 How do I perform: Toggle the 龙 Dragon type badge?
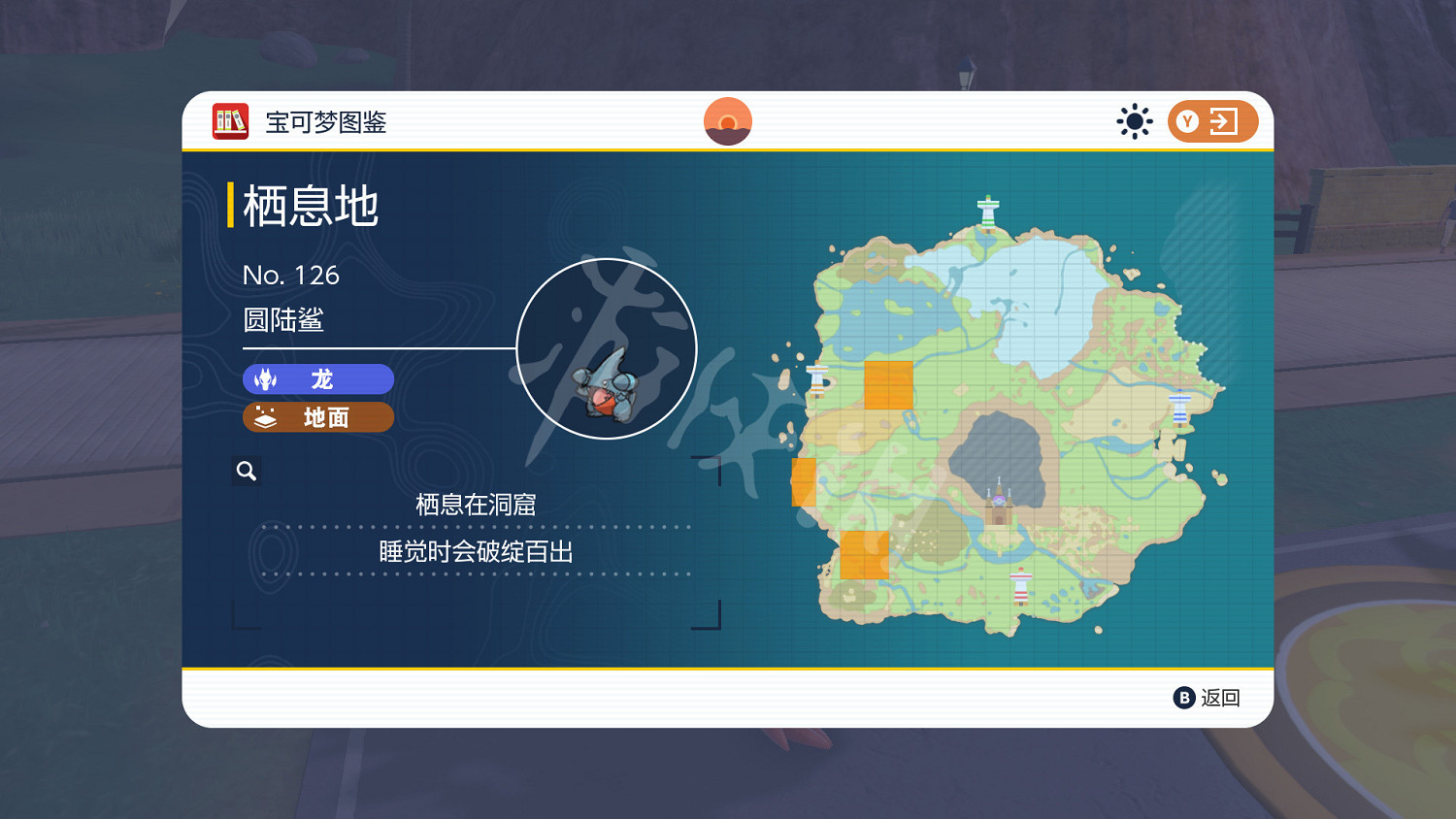pyautogui.click(x=317, y=379)
